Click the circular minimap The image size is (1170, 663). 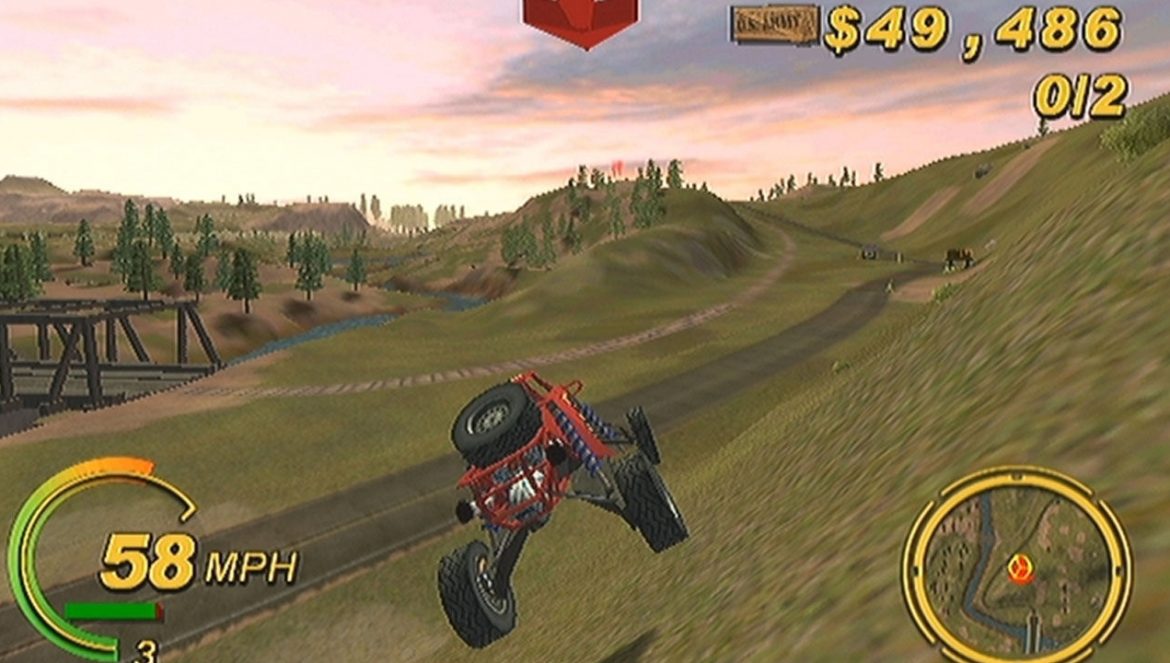1017,566
